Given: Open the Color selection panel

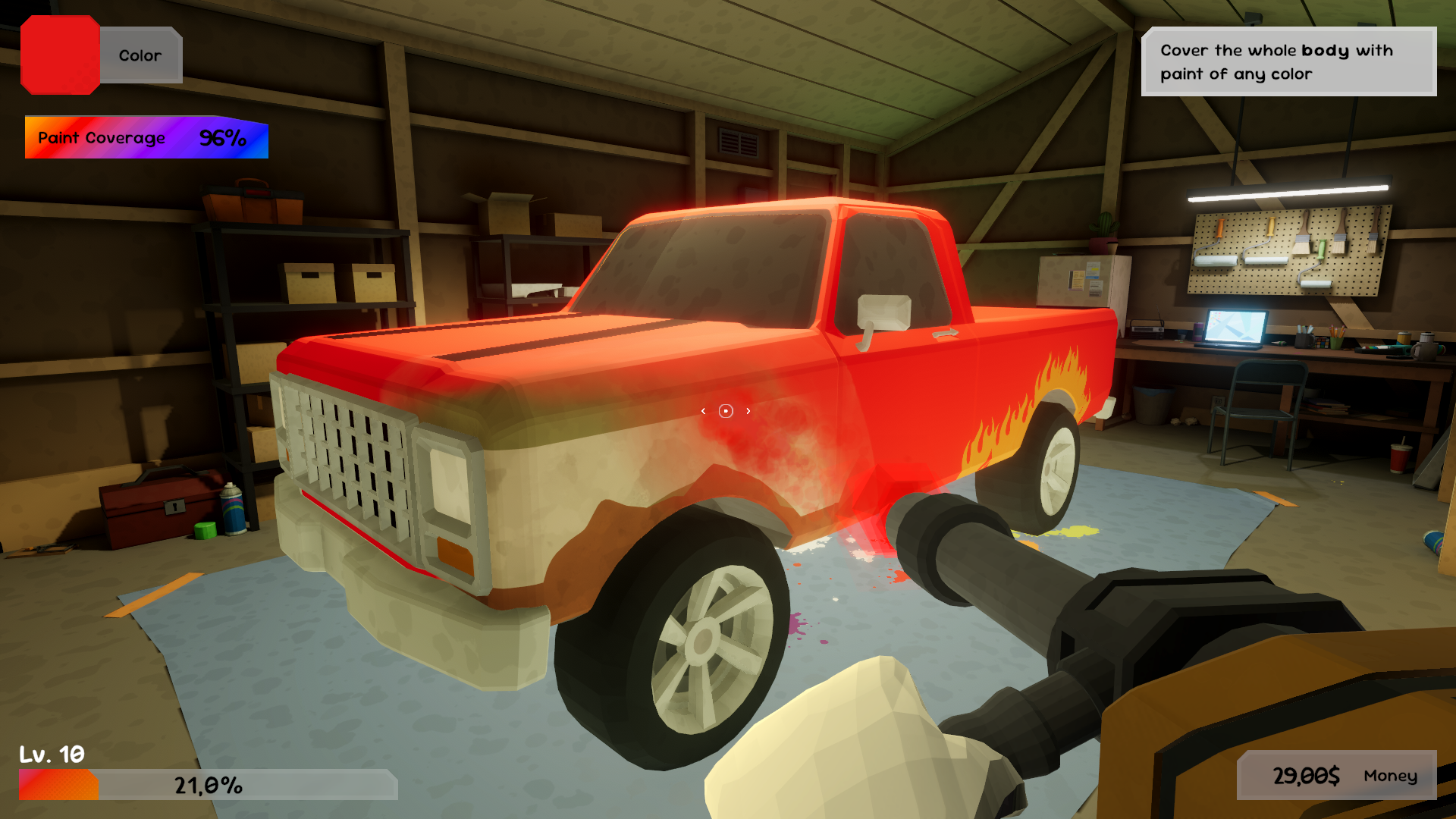Looking at the screenshot, I should click(139, 55).
